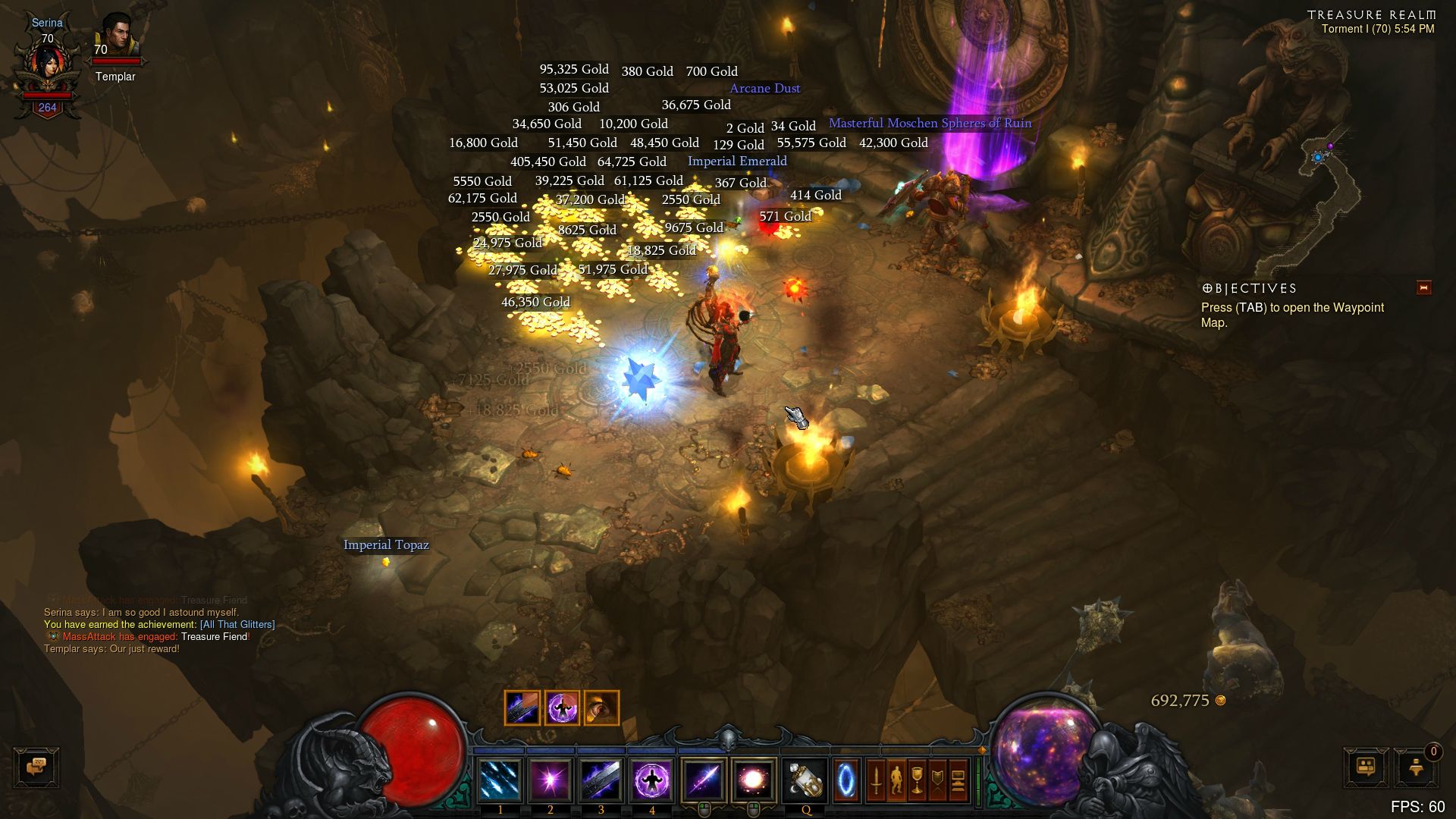Trigger the purple aura figure skill in slot 4
The width and height of the screenshot is (1456, 819).
tap(651, 780)
